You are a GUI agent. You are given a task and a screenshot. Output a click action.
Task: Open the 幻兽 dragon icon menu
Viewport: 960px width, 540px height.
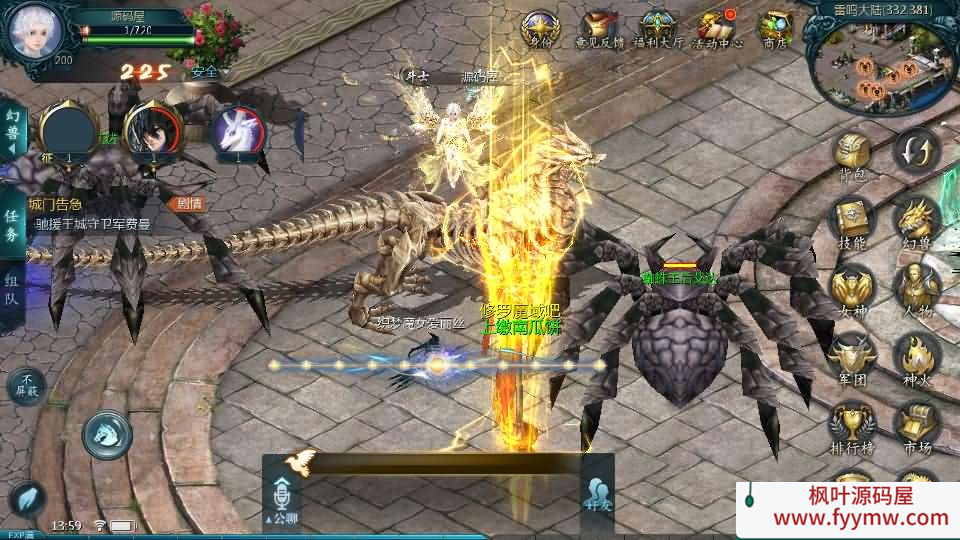(x=915, y=220)
